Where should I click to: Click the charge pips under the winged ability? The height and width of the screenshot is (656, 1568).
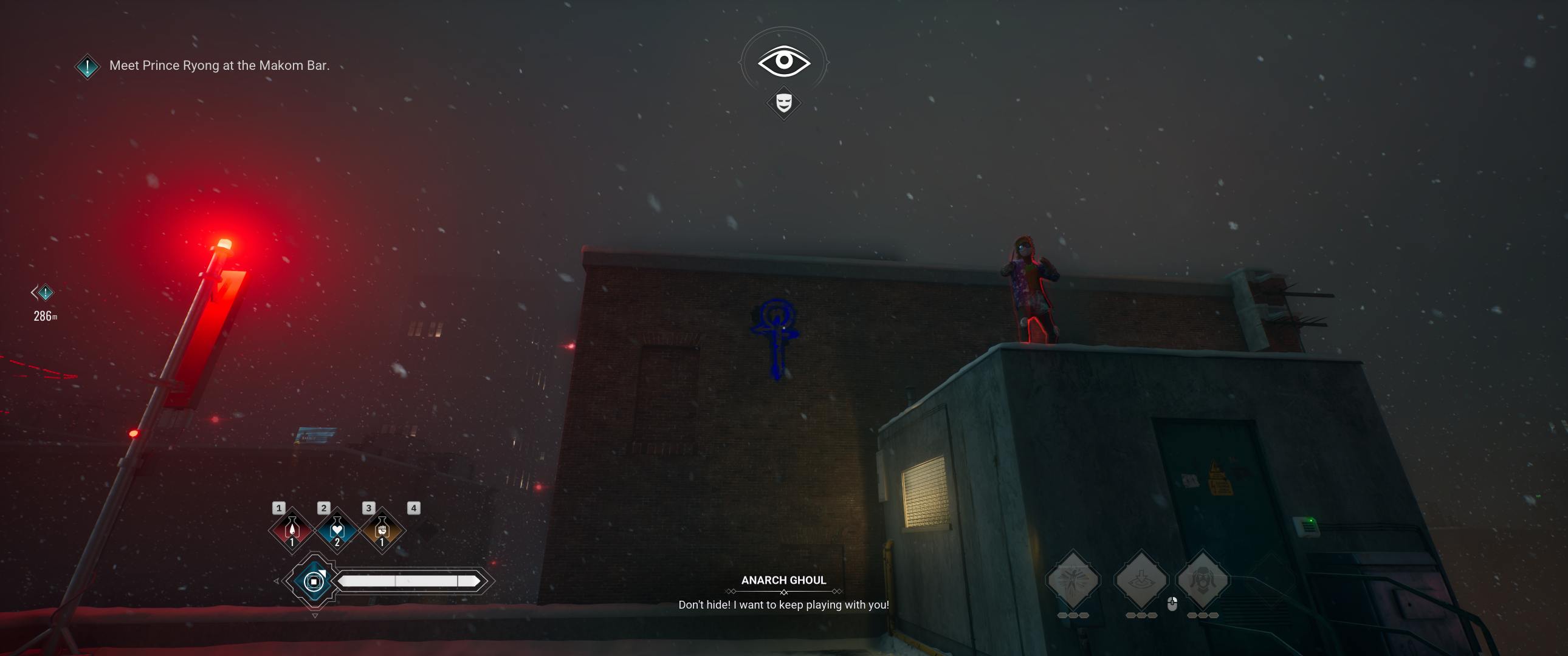click(x=1075, y=617)
